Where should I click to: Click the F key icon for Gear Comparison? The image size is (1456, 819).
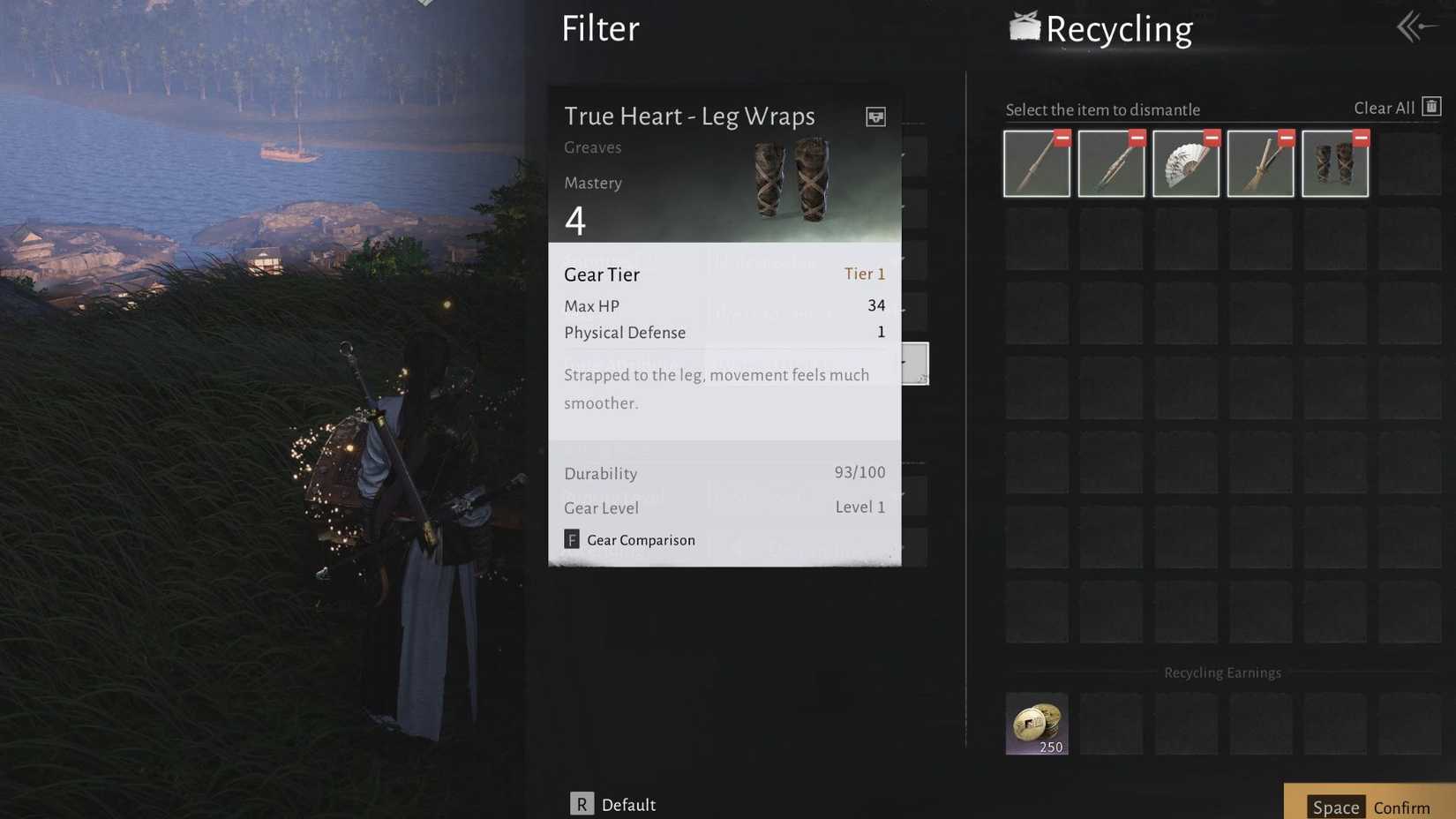571,539
